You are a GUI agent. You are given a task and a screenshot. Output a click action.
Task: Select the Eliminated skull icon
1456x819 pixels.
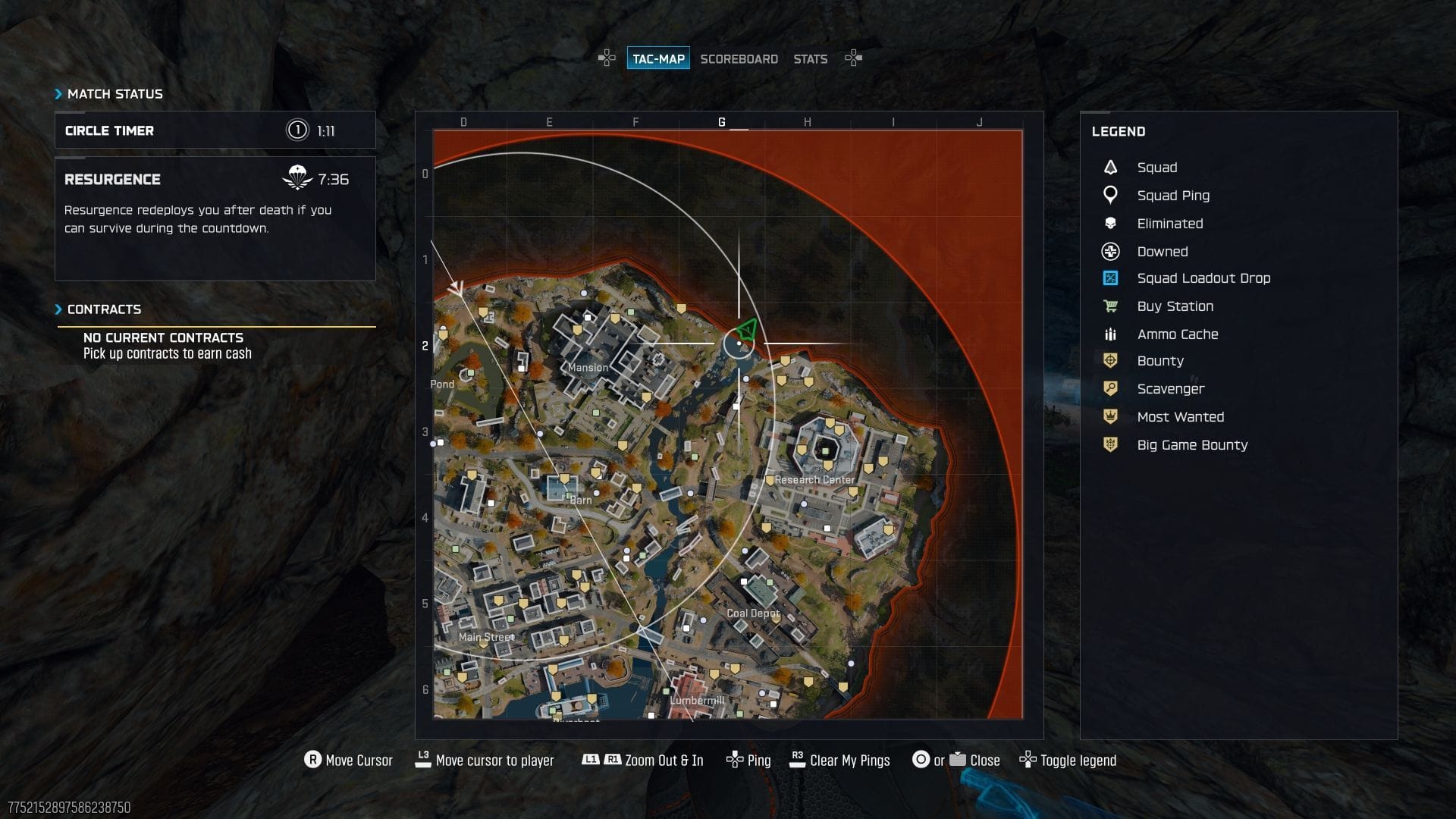(x=1109, y=223)
